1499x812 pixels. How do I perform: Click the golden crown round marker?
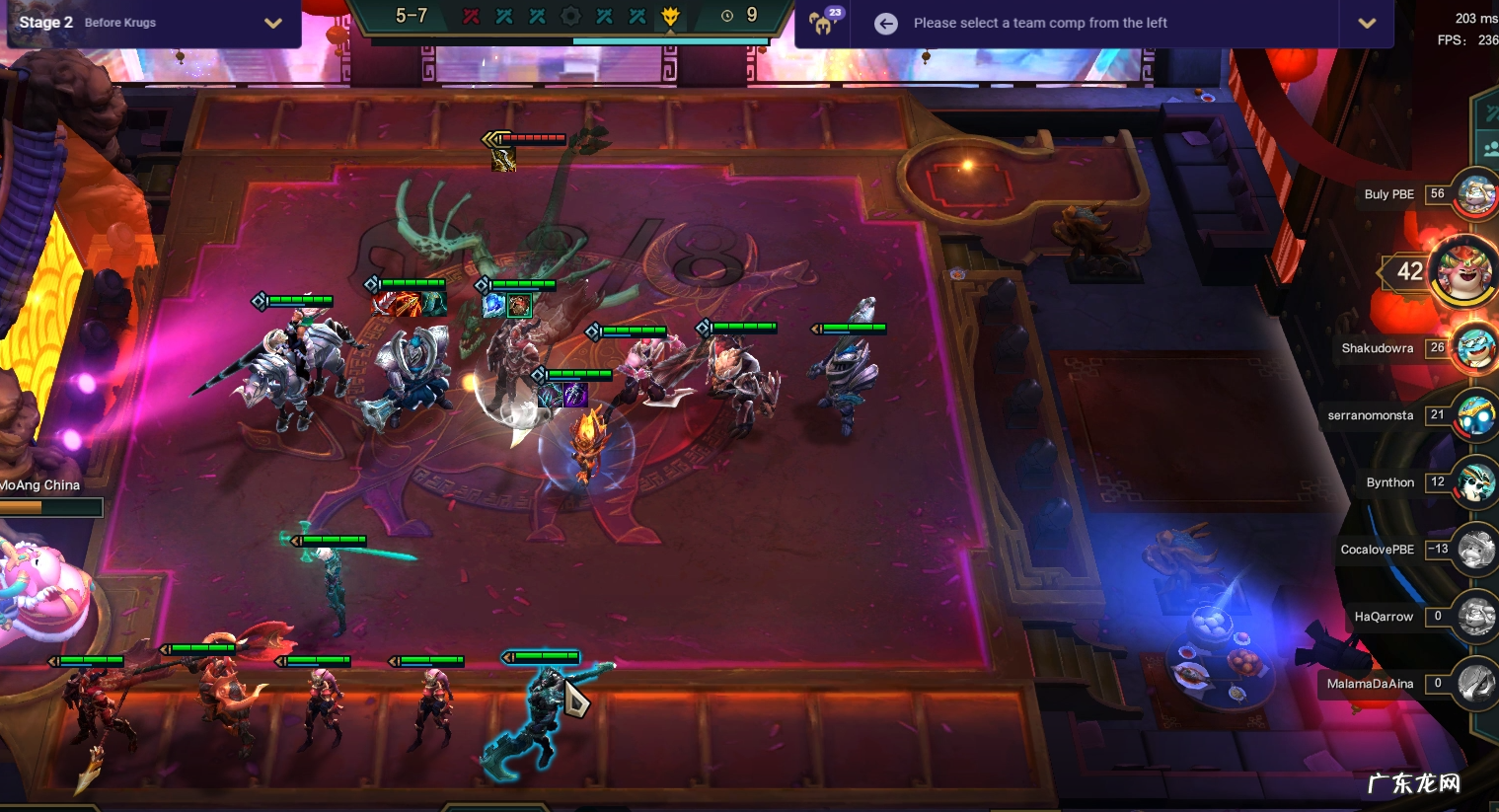point(671,16)
